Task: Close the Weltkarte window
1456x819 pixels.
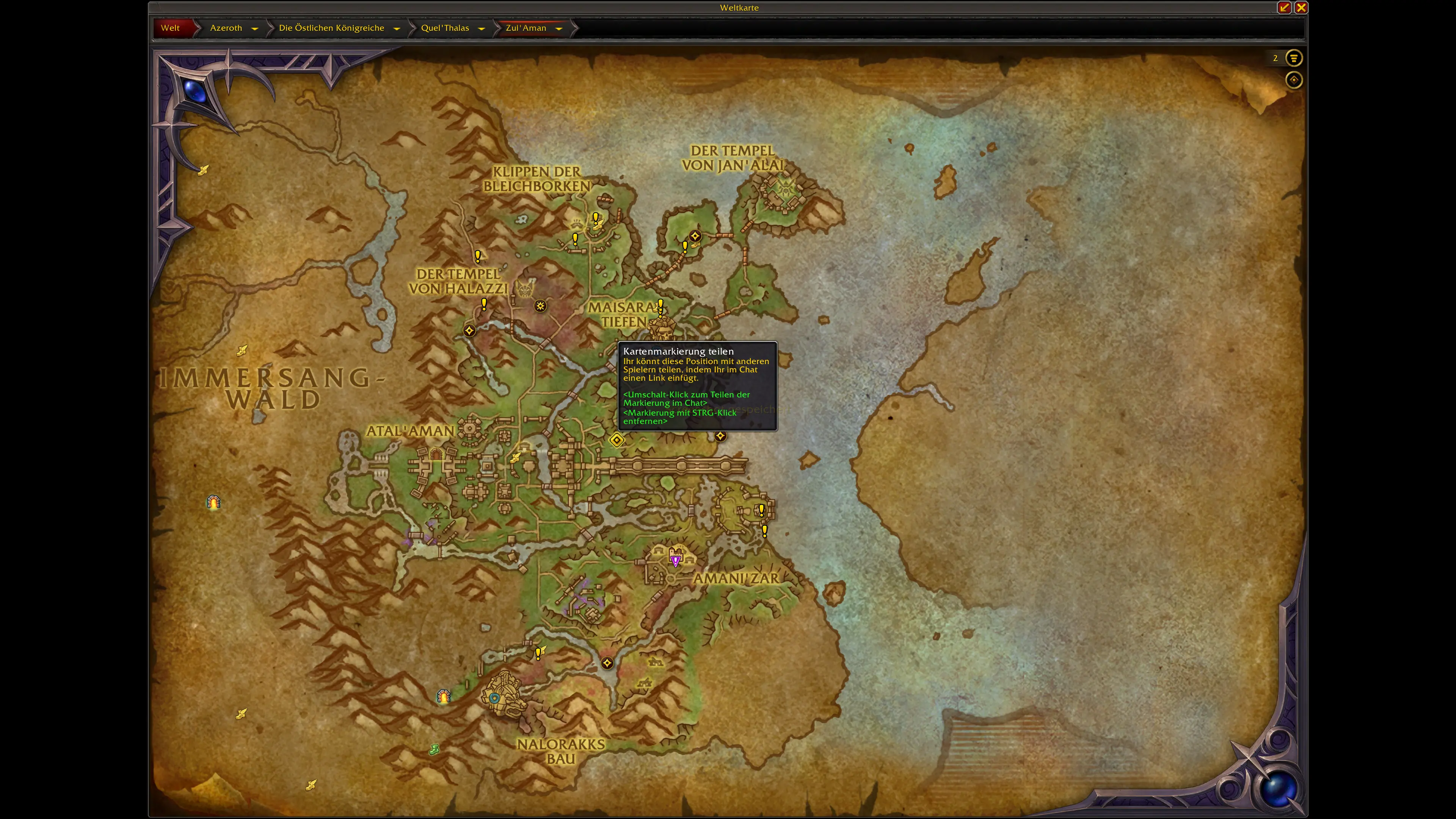Action: pyautogui.click(x=1301, y=7)
